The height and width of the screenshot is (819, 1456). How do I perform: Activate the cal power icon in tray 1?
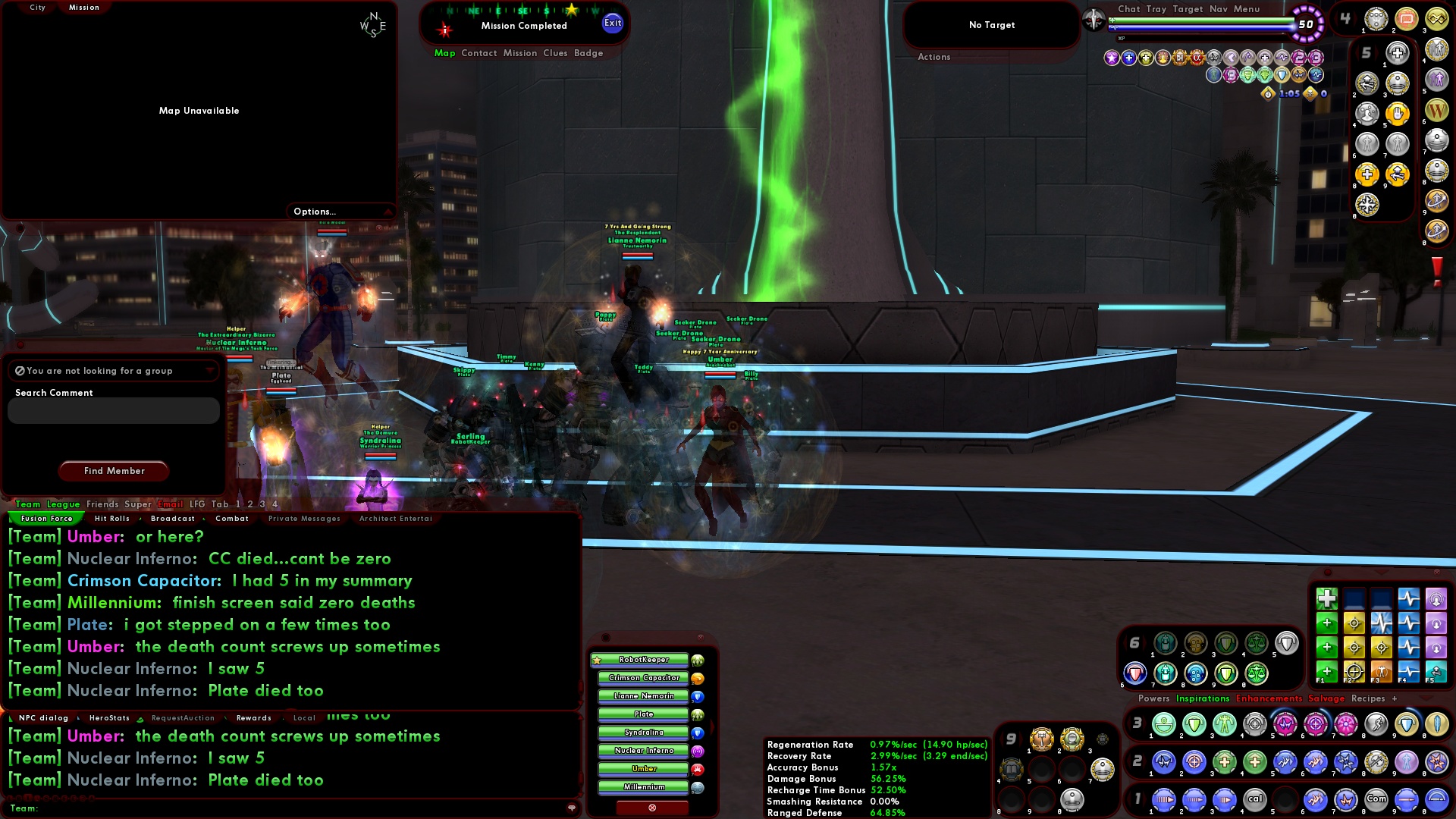pos(1255,799)
